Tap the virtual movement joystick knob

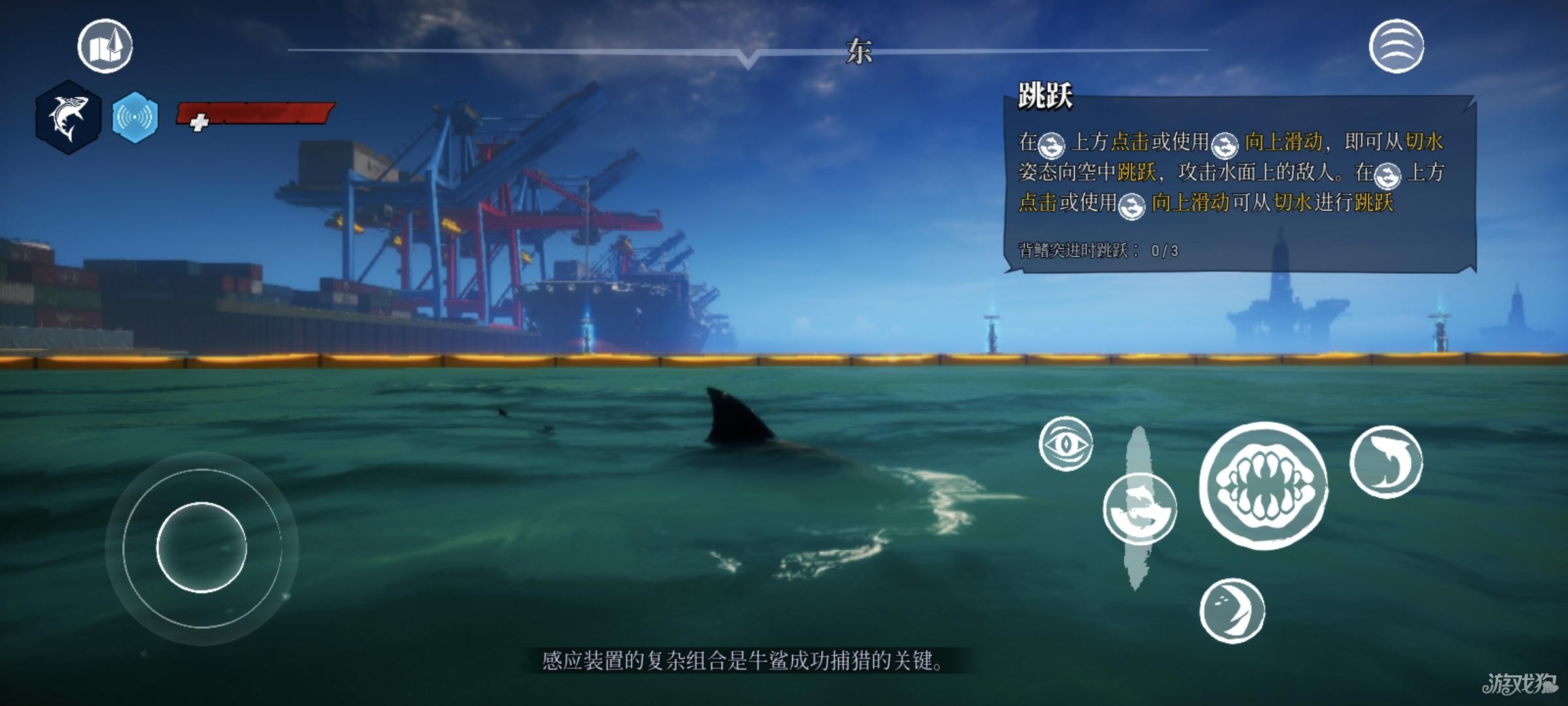[201, 548]
